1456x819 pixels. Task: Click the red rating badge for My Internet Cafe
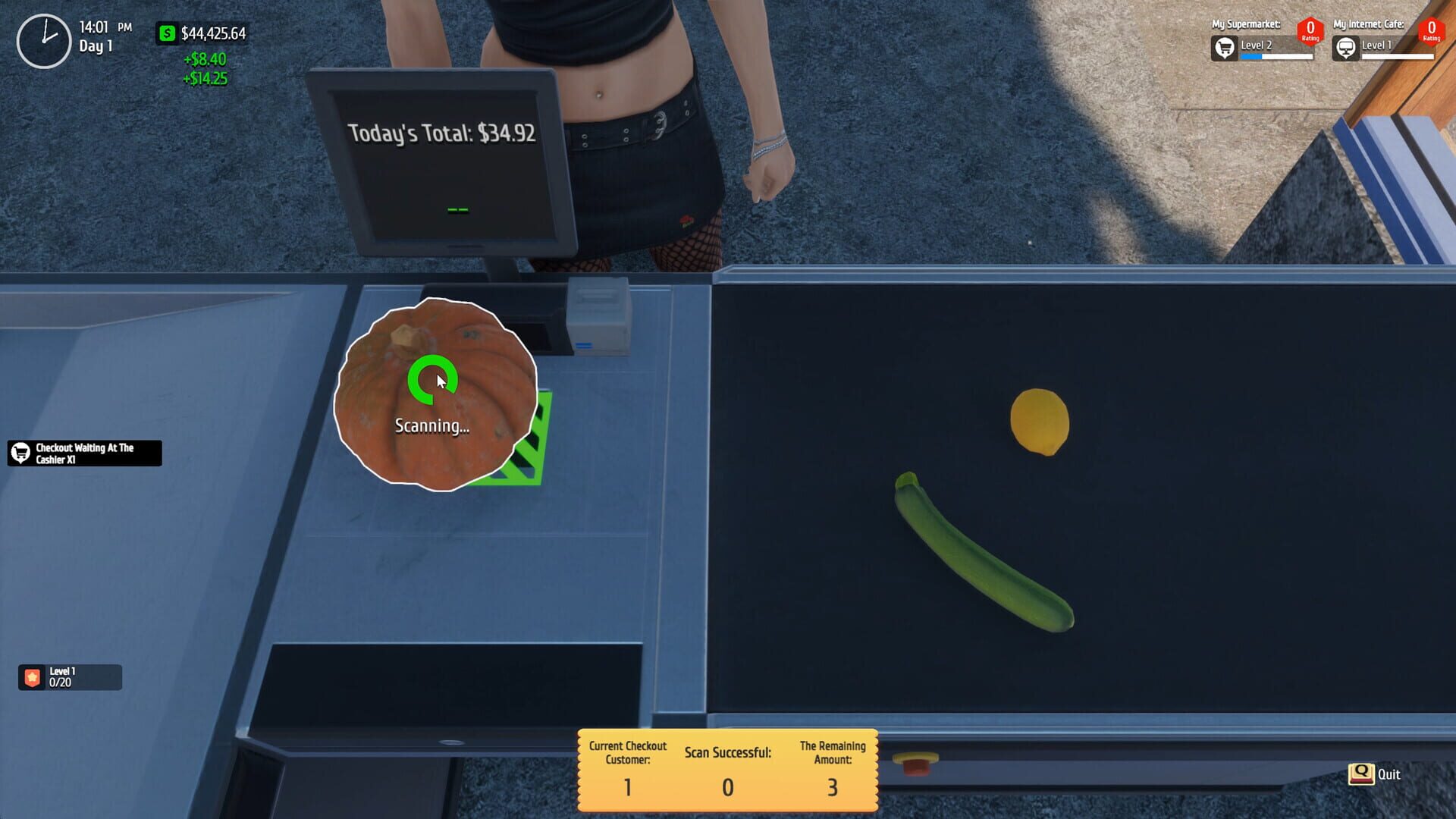[x=1431, y=31]
